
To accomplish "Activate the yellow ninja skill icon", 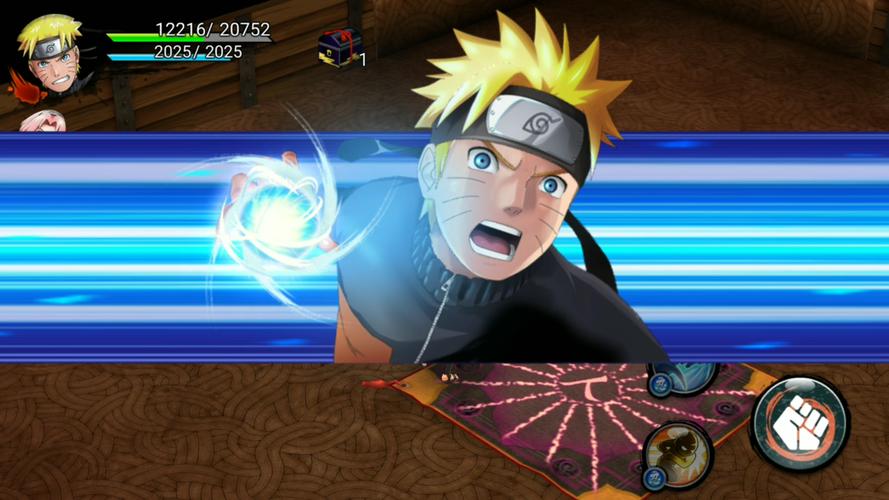I will [678, 455].
